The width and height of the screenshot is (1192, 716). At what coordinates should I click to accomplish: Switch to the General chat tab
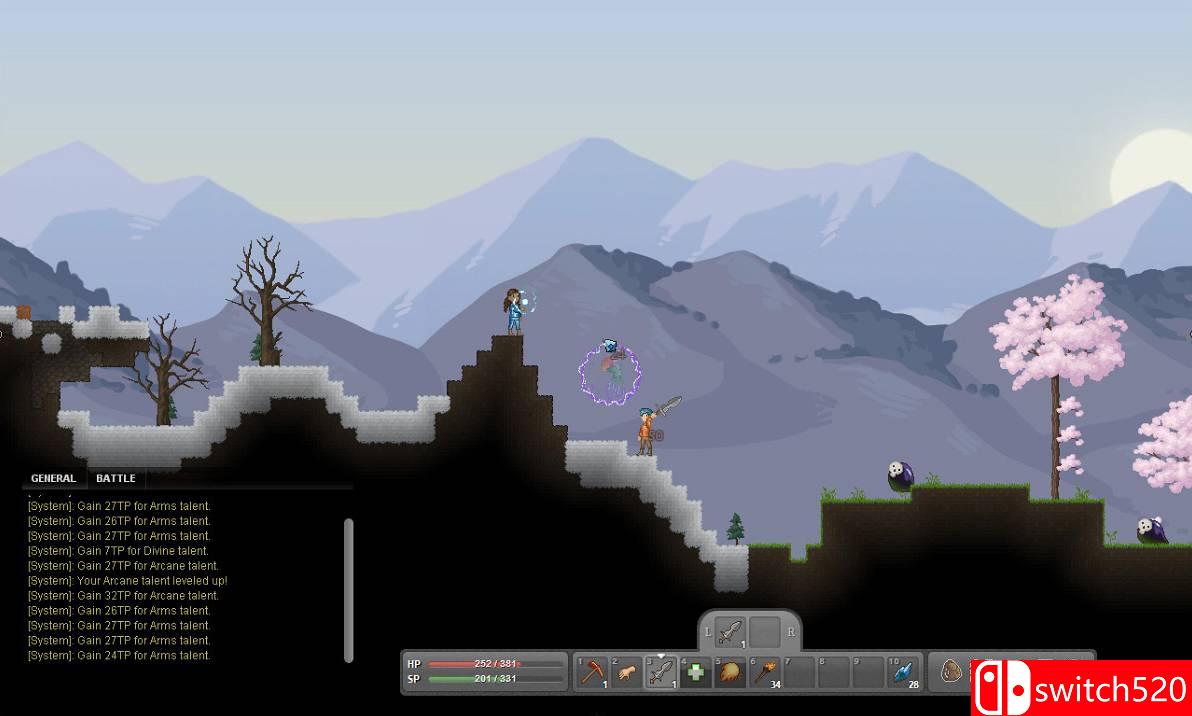click(x=53, y=478)
